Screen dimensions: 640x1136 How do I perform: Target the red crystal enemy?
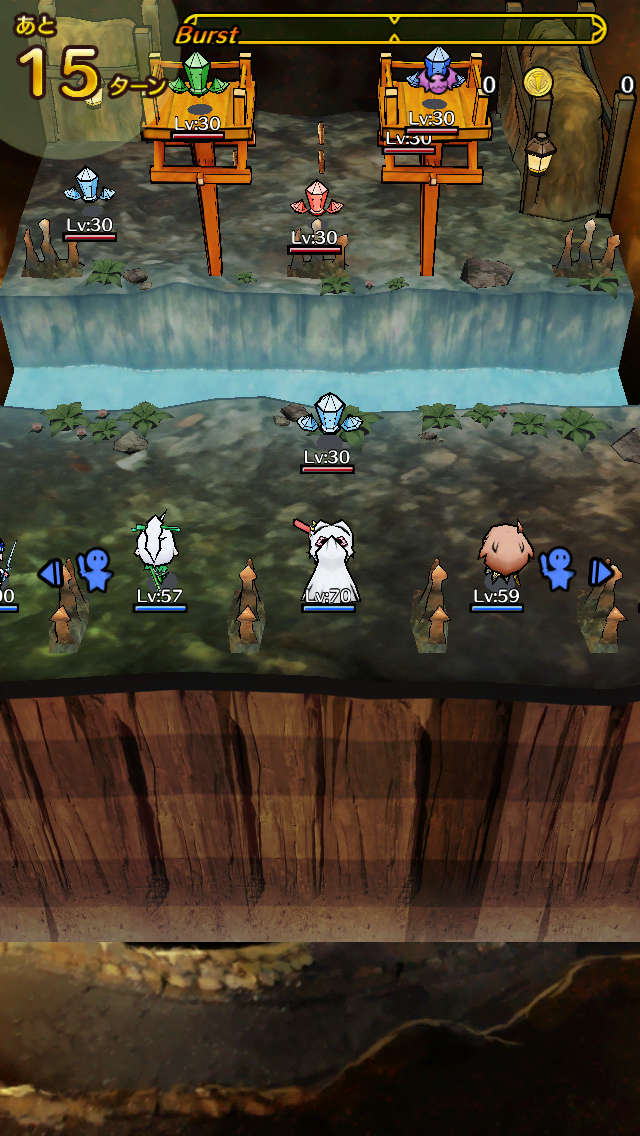click(x=315, y=199)
